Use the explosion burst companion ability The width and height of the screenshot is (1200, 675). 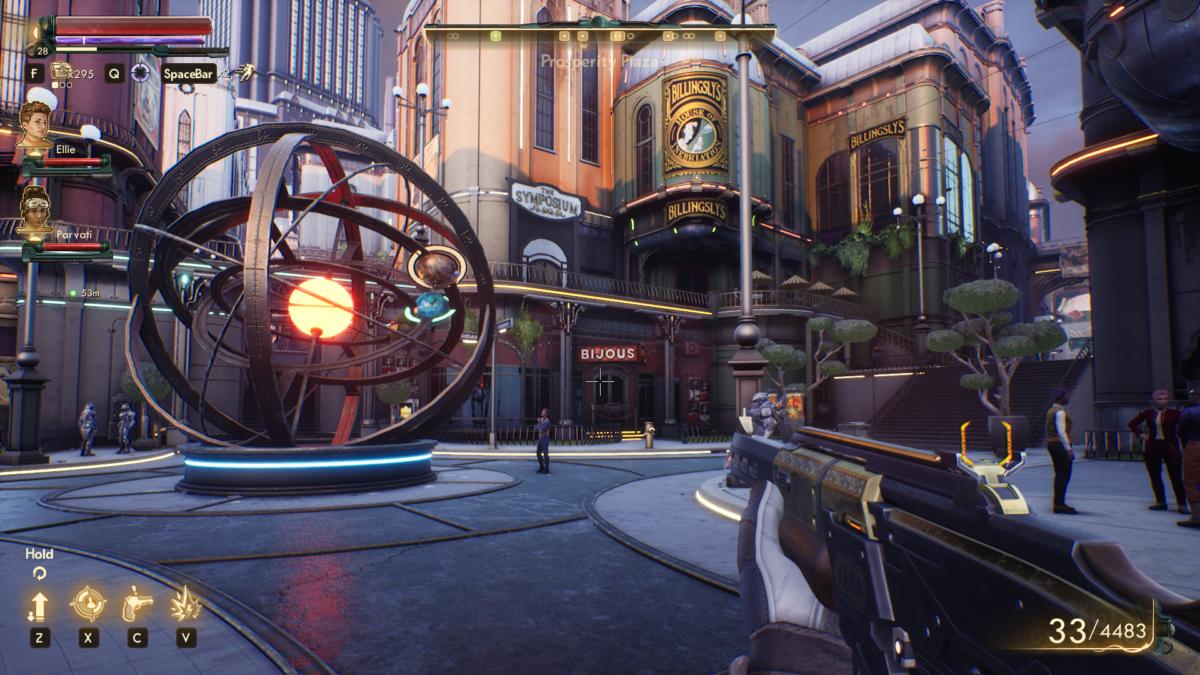click(x=185, y=604)
